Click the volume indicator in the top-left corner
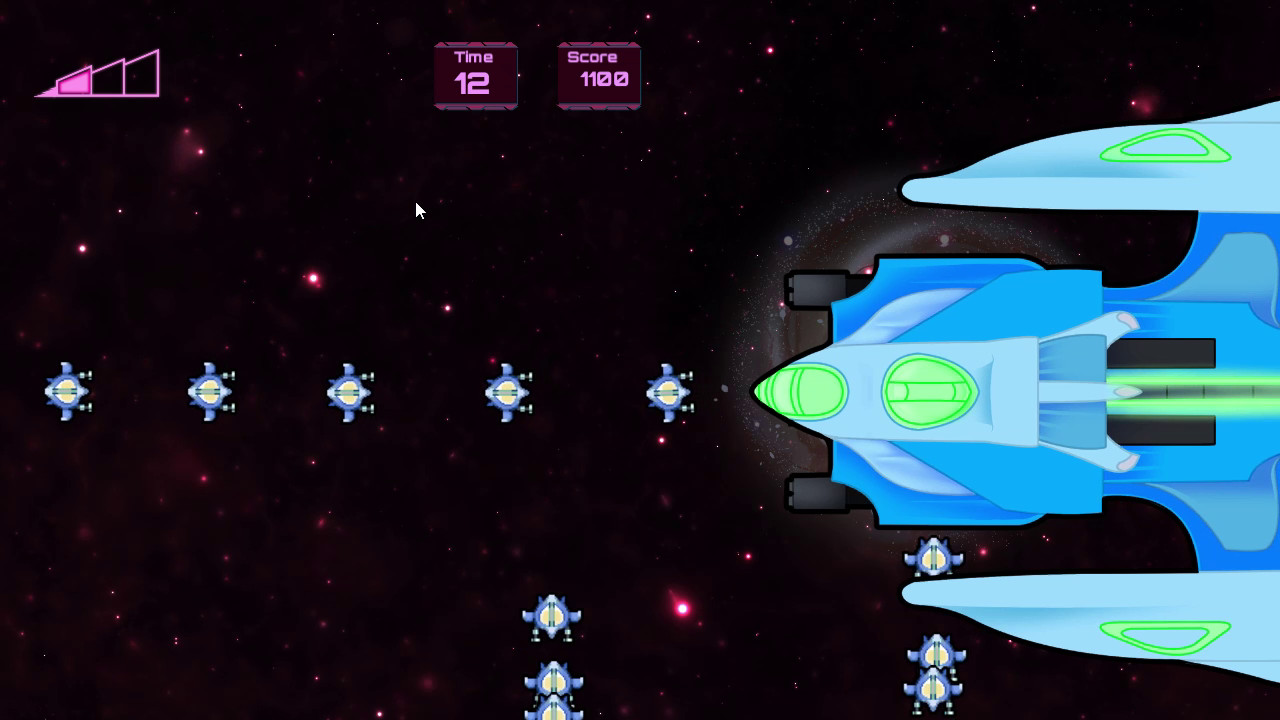The width and height of the screenshot is (1280, 720). pyautogui.click(x=100, y=75)
